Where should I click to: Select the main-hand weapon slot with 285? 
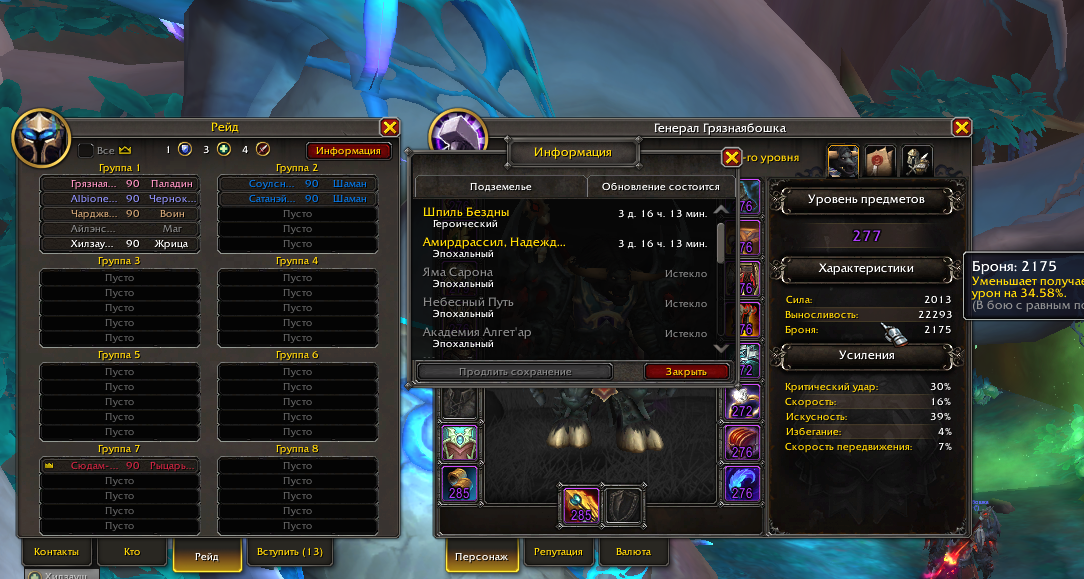[x=579, y=504]
